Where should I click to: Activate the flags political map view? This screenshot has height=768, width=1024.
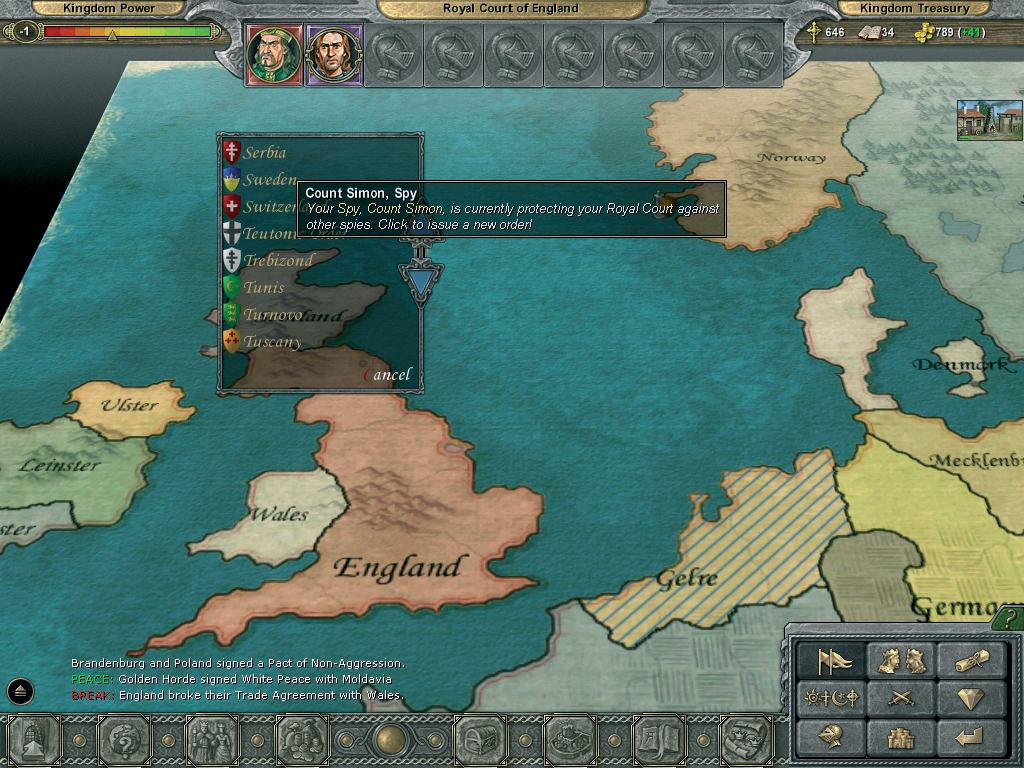point(833,661)
